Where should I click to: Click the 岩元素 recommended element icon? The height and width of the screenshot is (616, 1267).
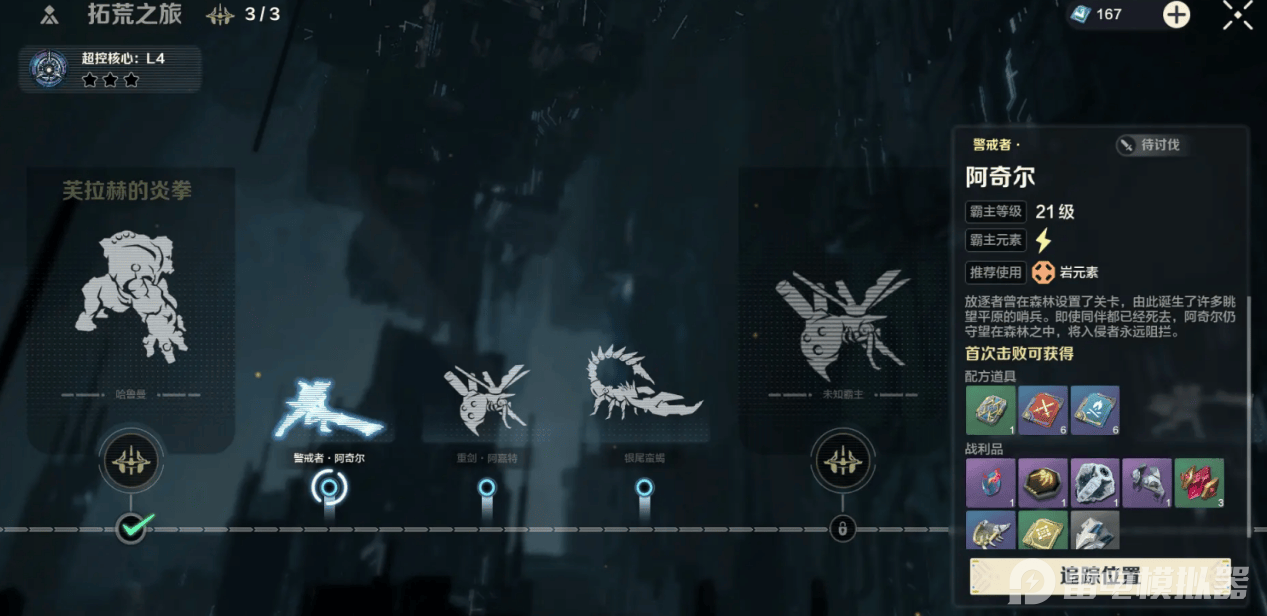click(x=1043, y=272)
